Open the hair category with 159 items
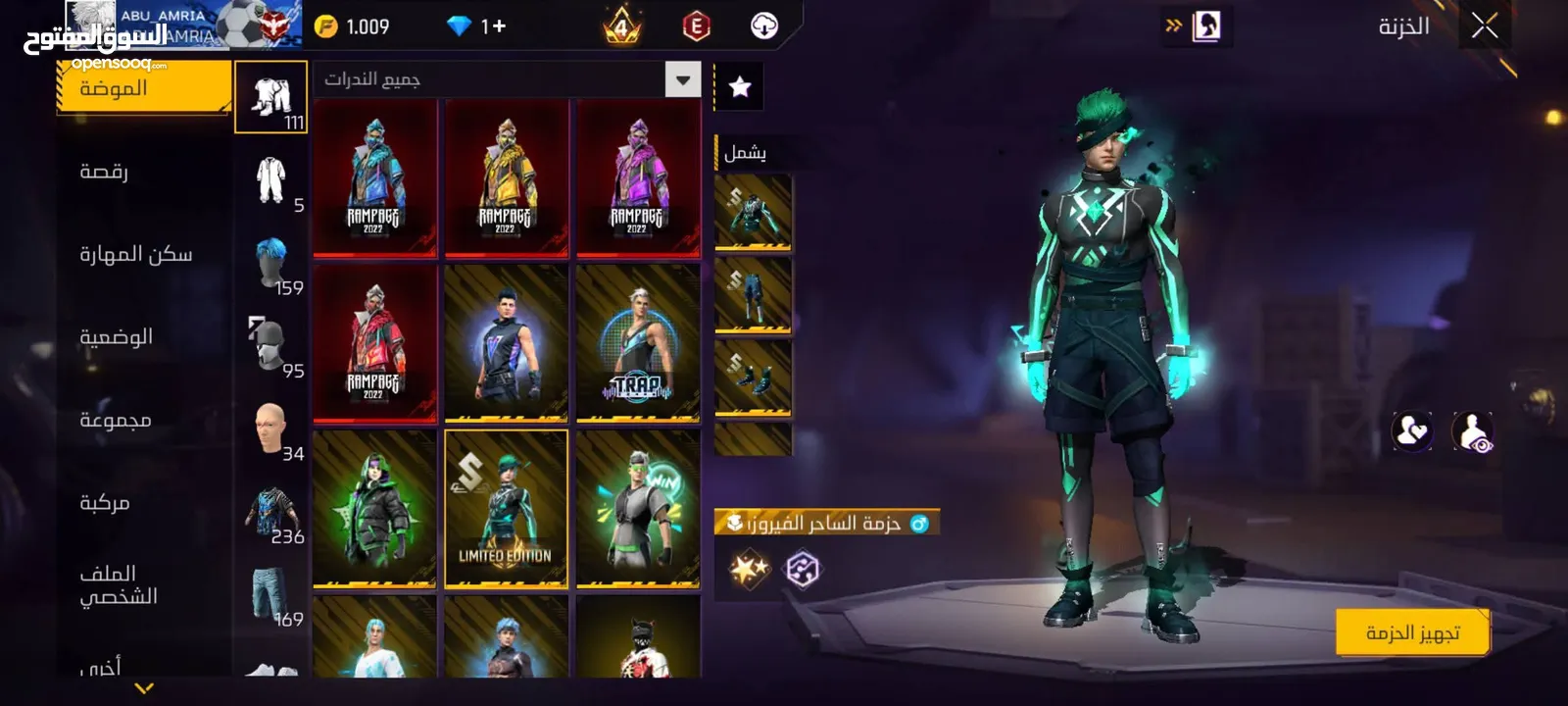 point(271,265)
